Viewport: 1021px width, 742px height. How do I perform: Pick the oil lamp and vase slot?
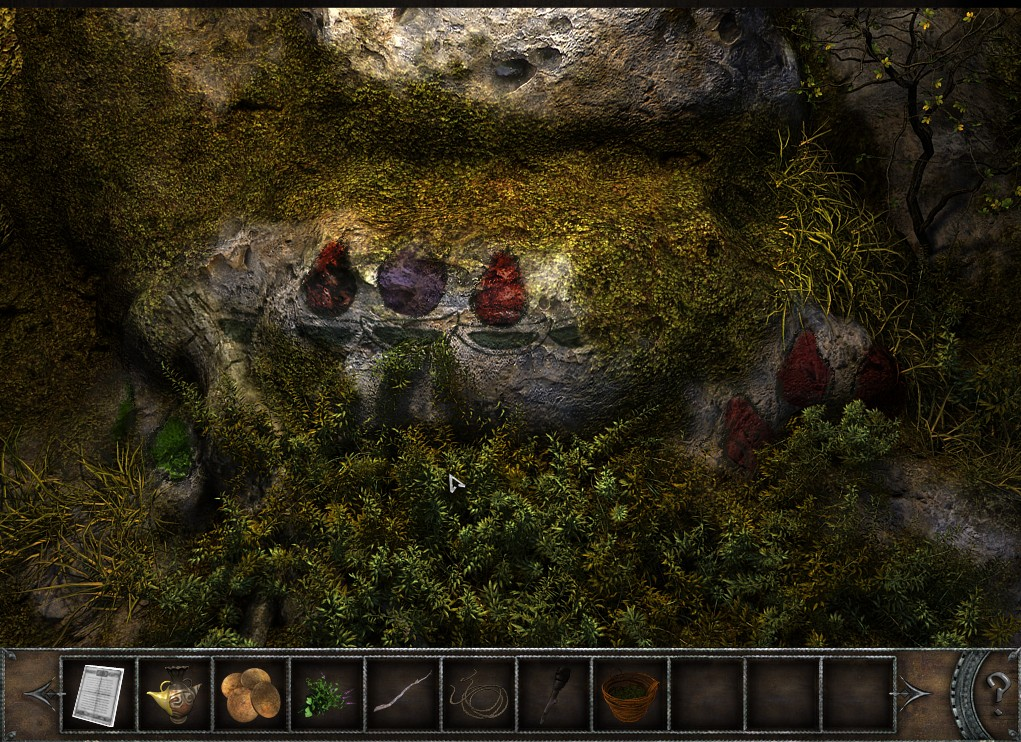pos(174,694)
